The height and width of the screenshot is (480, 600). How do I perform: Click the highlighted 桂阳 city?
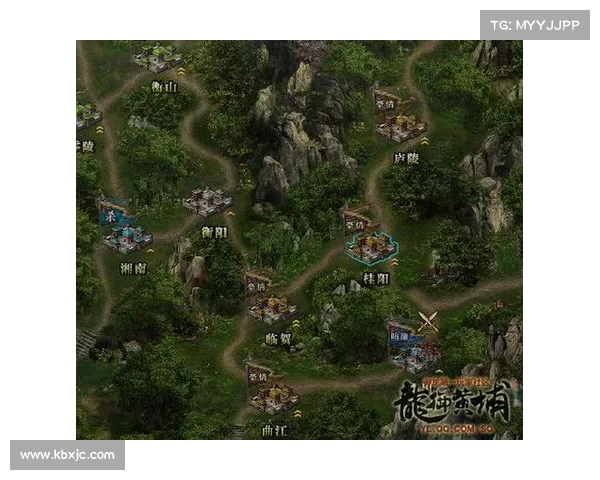(x=371, y=247)
